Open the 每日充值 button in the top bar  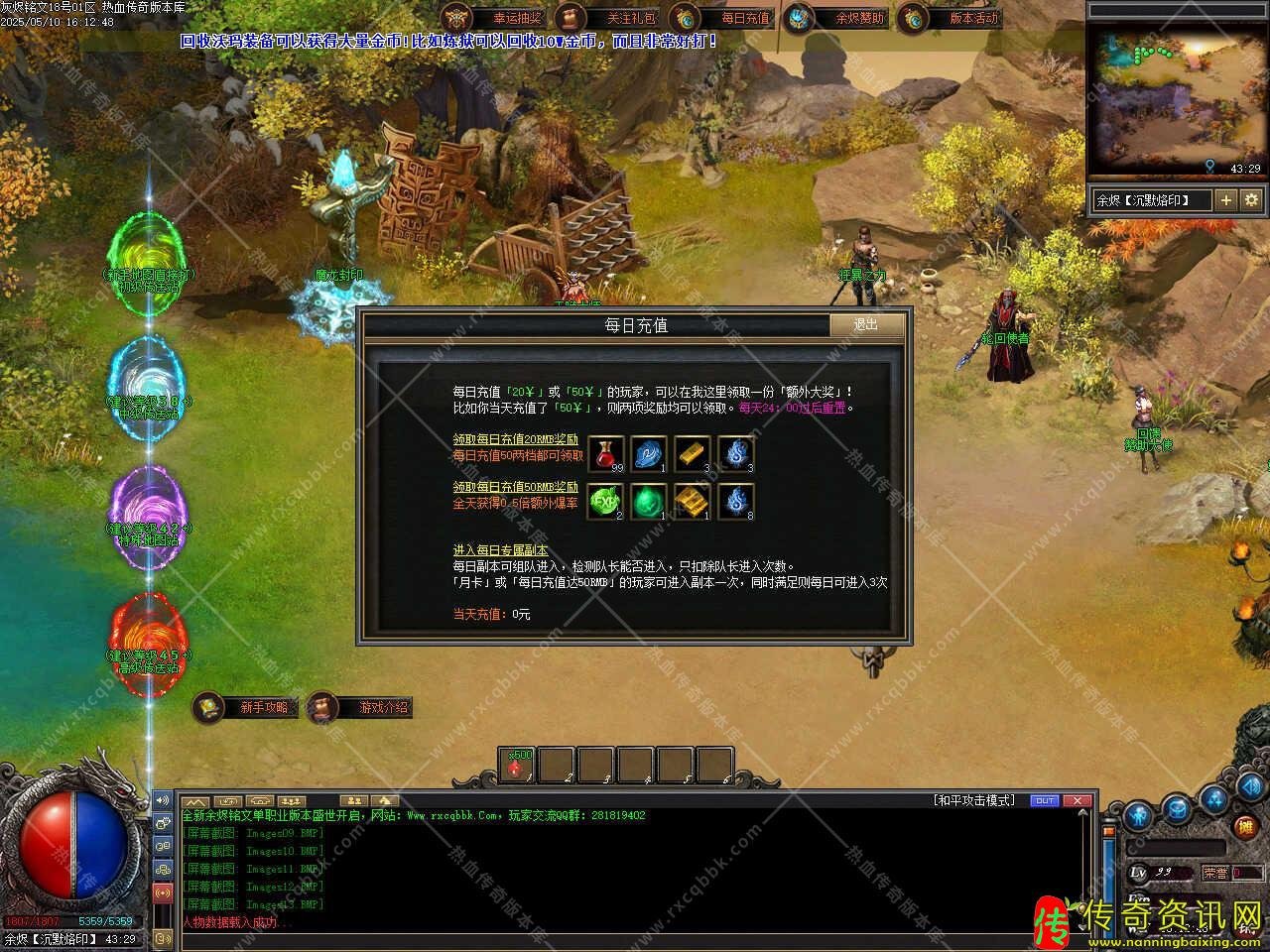[x=722, y=18]
